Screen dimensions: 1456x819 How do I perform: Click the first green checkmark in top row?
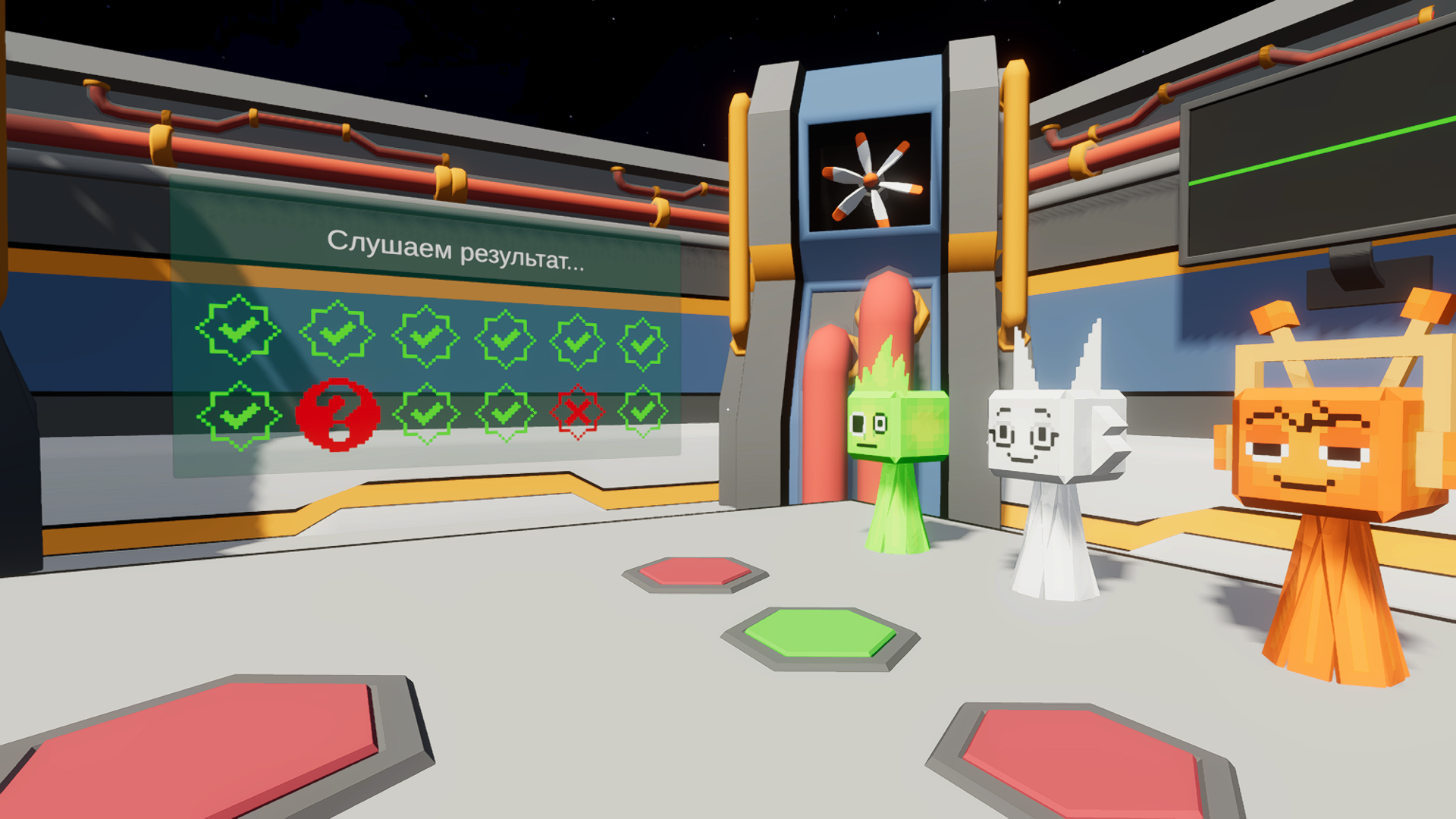pyautogui.click(x=237, y=332)
